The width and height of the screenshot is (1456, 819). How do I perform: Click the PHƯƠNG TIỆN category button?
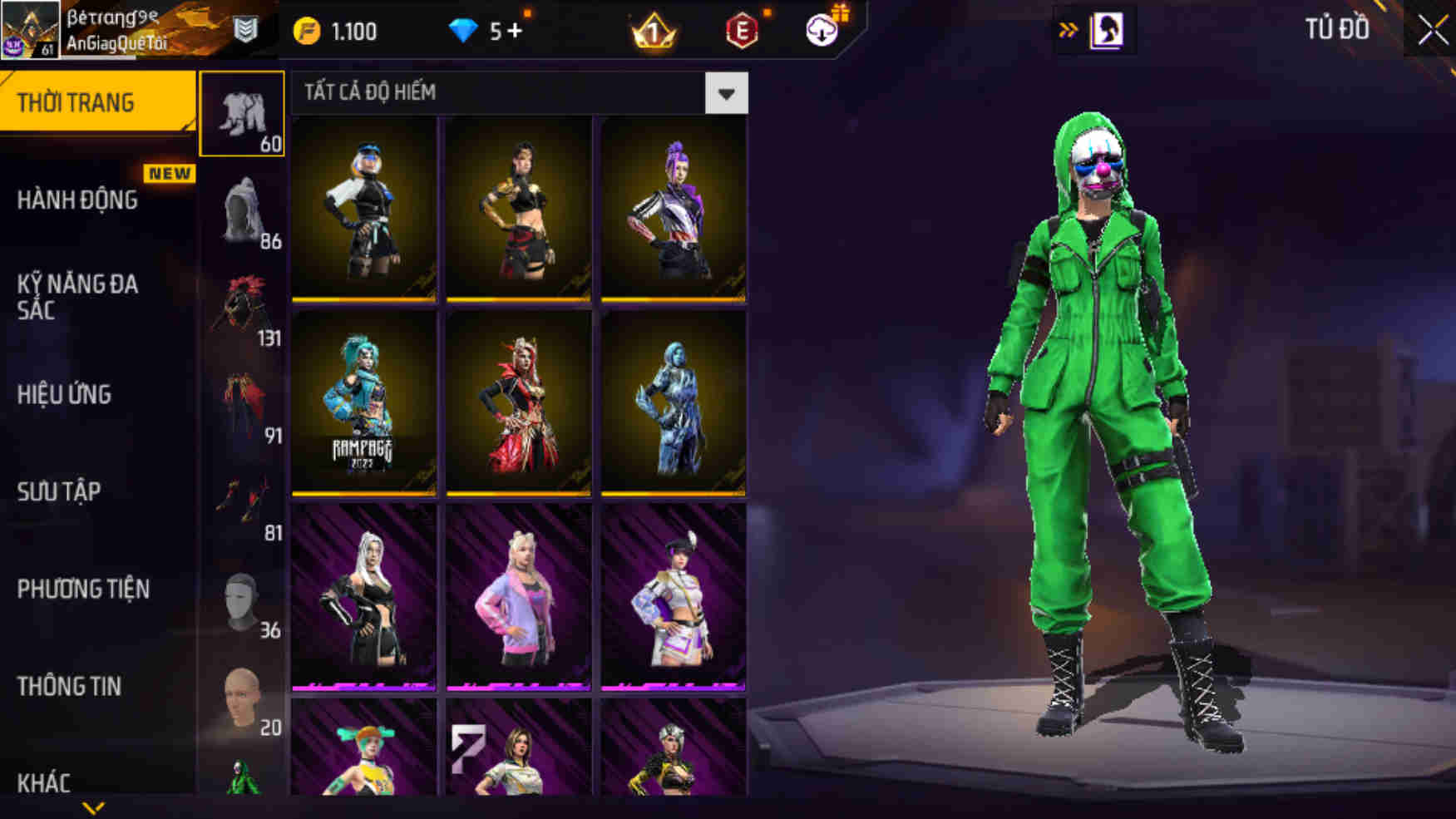coord(83,590)
